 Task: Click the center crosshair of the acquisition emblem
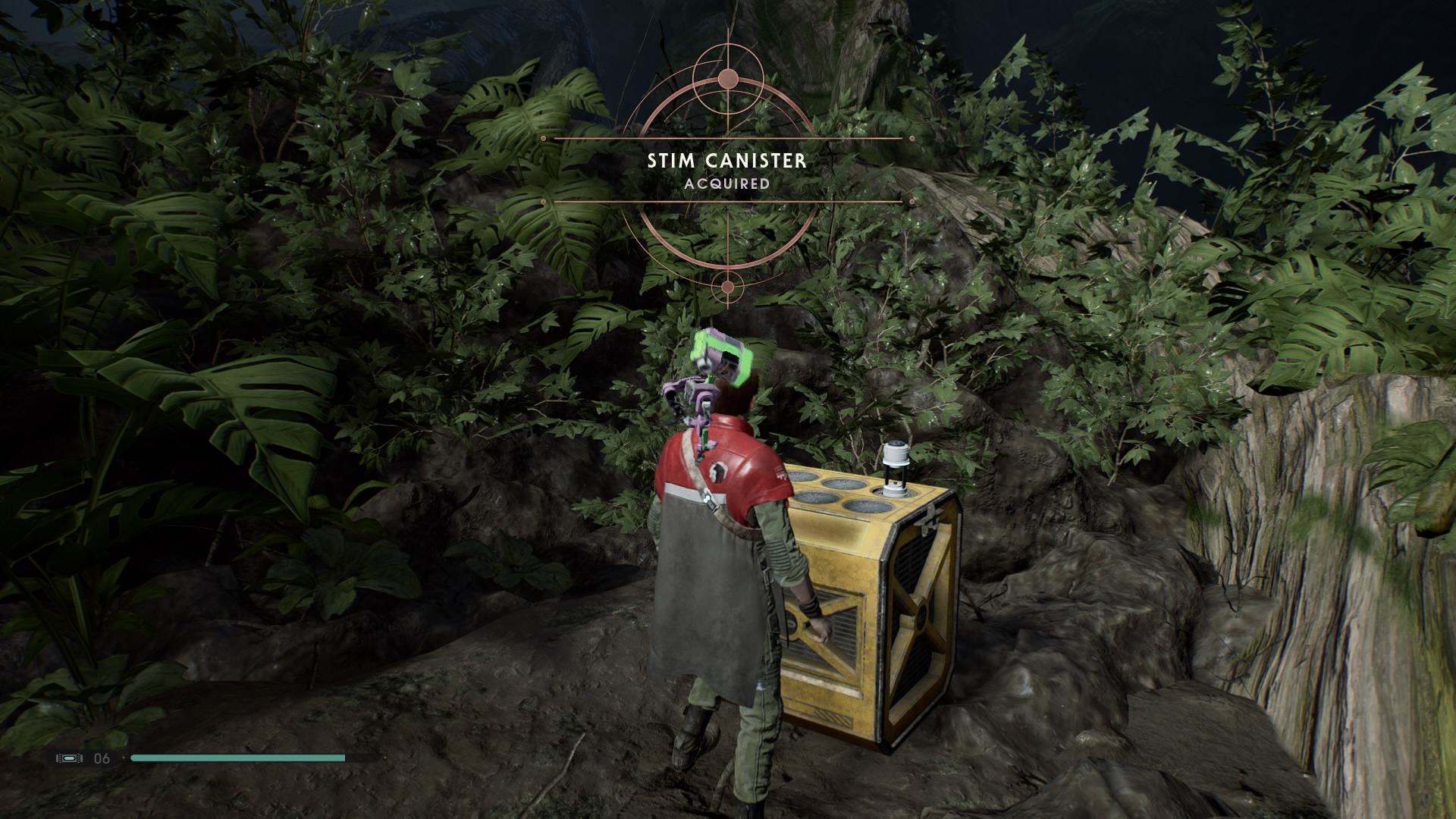tap(728, 171)
